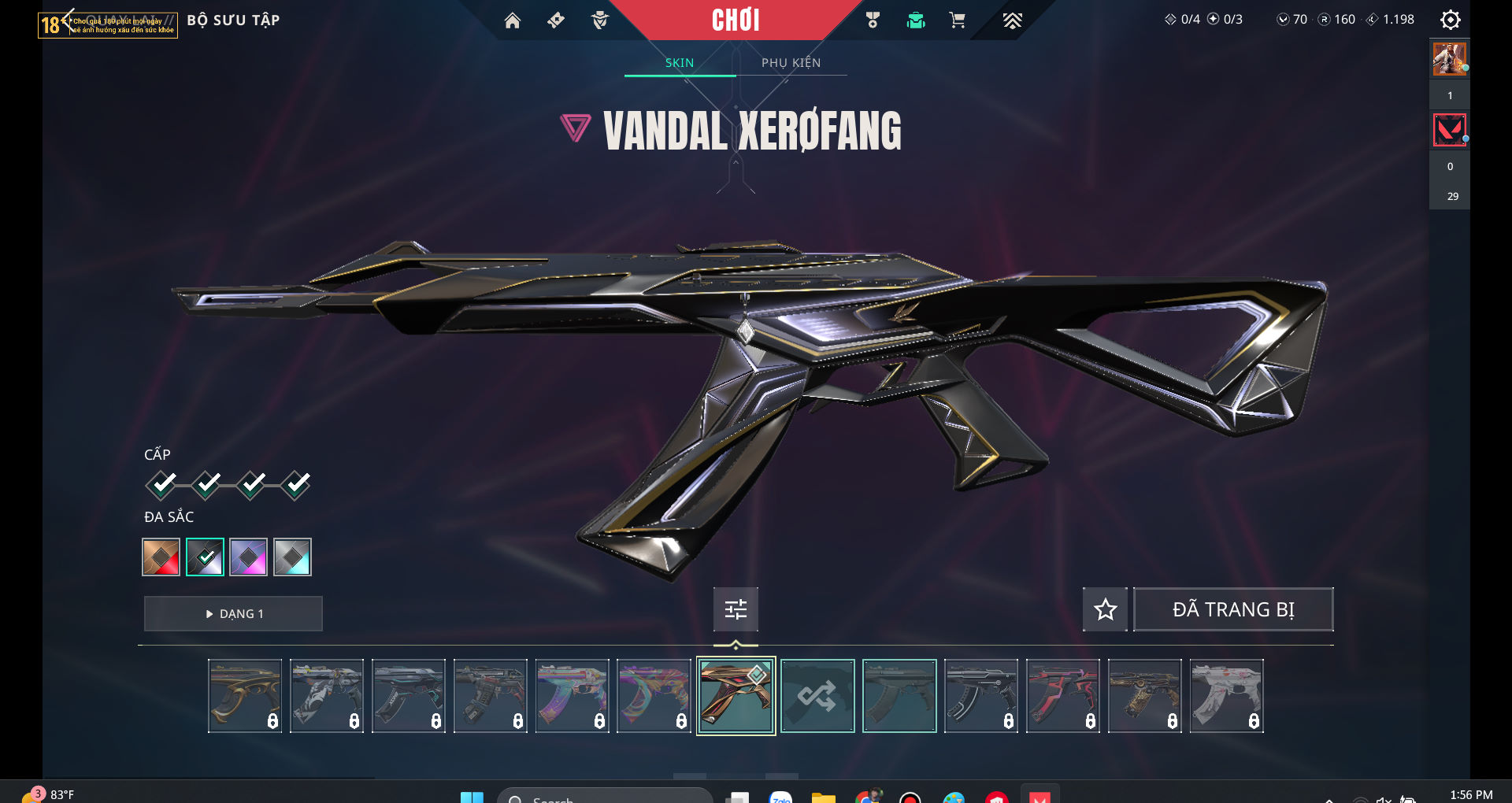Open the player avatar in the sidebar
The image size is (1512, 803).
coord(1449,59)
